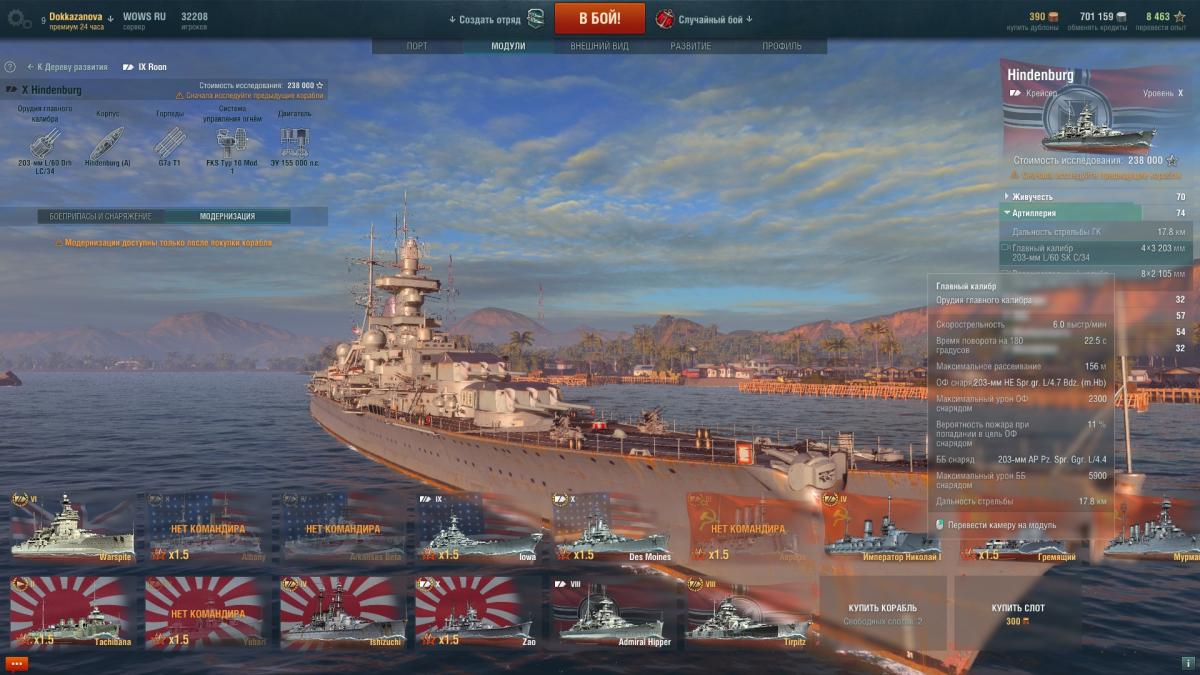Create a division with Создать отряд
This screenshot has width=1200, height=675.
(x=485, y=19)
